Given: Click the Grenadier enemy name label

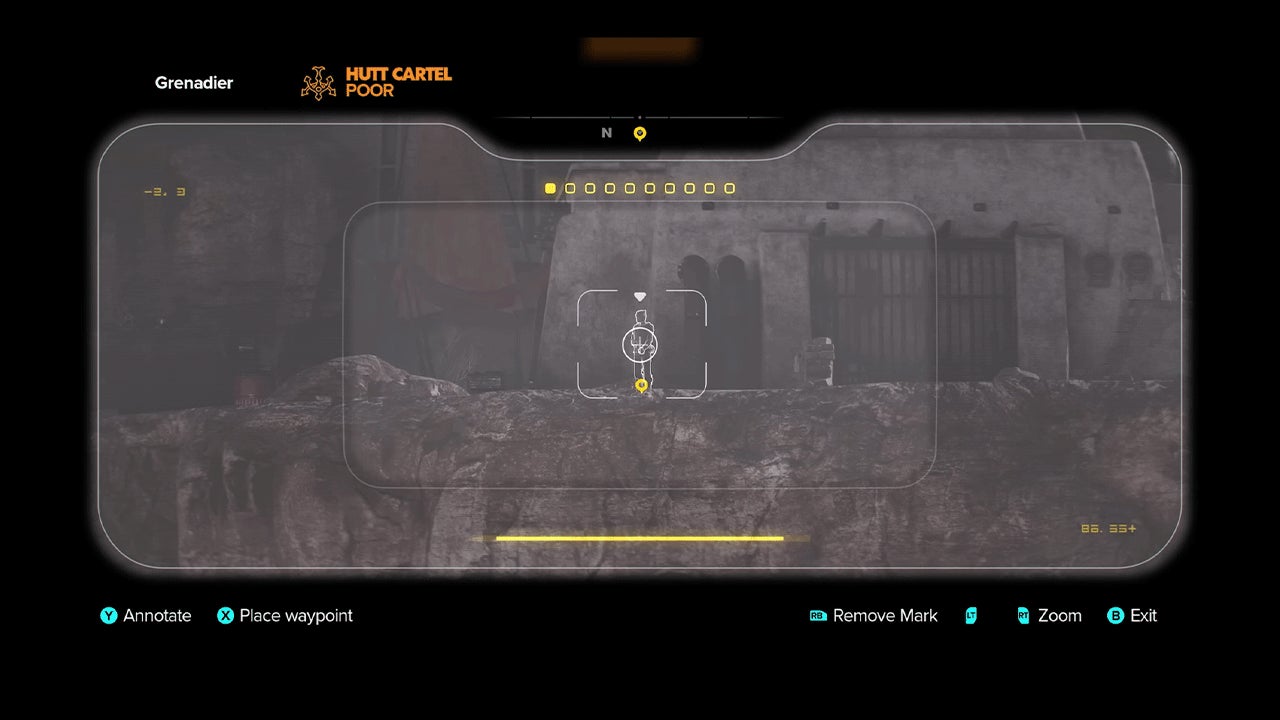Looking at the screenshot, I should tap(193, 82).
